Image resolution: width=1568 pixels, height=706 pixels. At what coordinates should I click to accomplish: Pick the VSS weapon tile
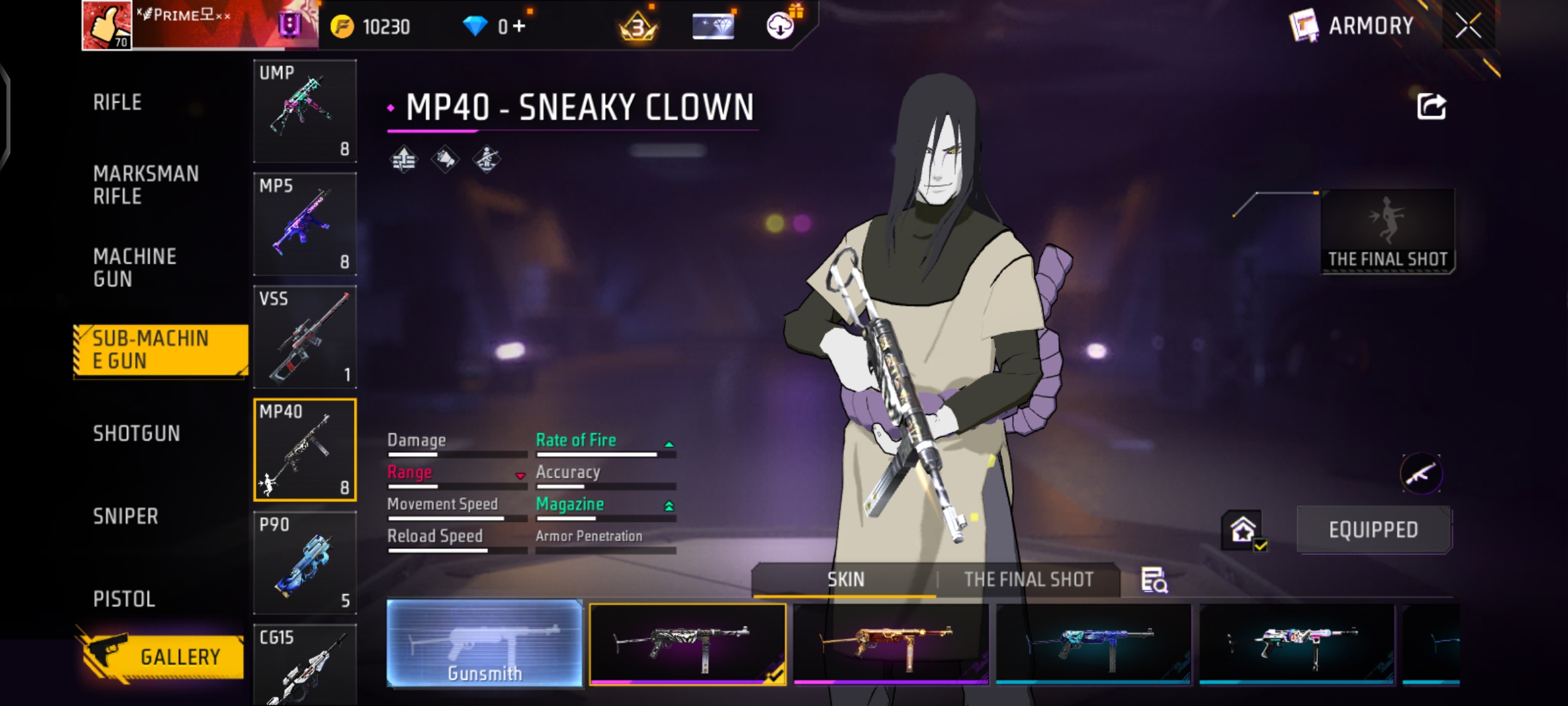pyautogui.click(x=304, y=337)
